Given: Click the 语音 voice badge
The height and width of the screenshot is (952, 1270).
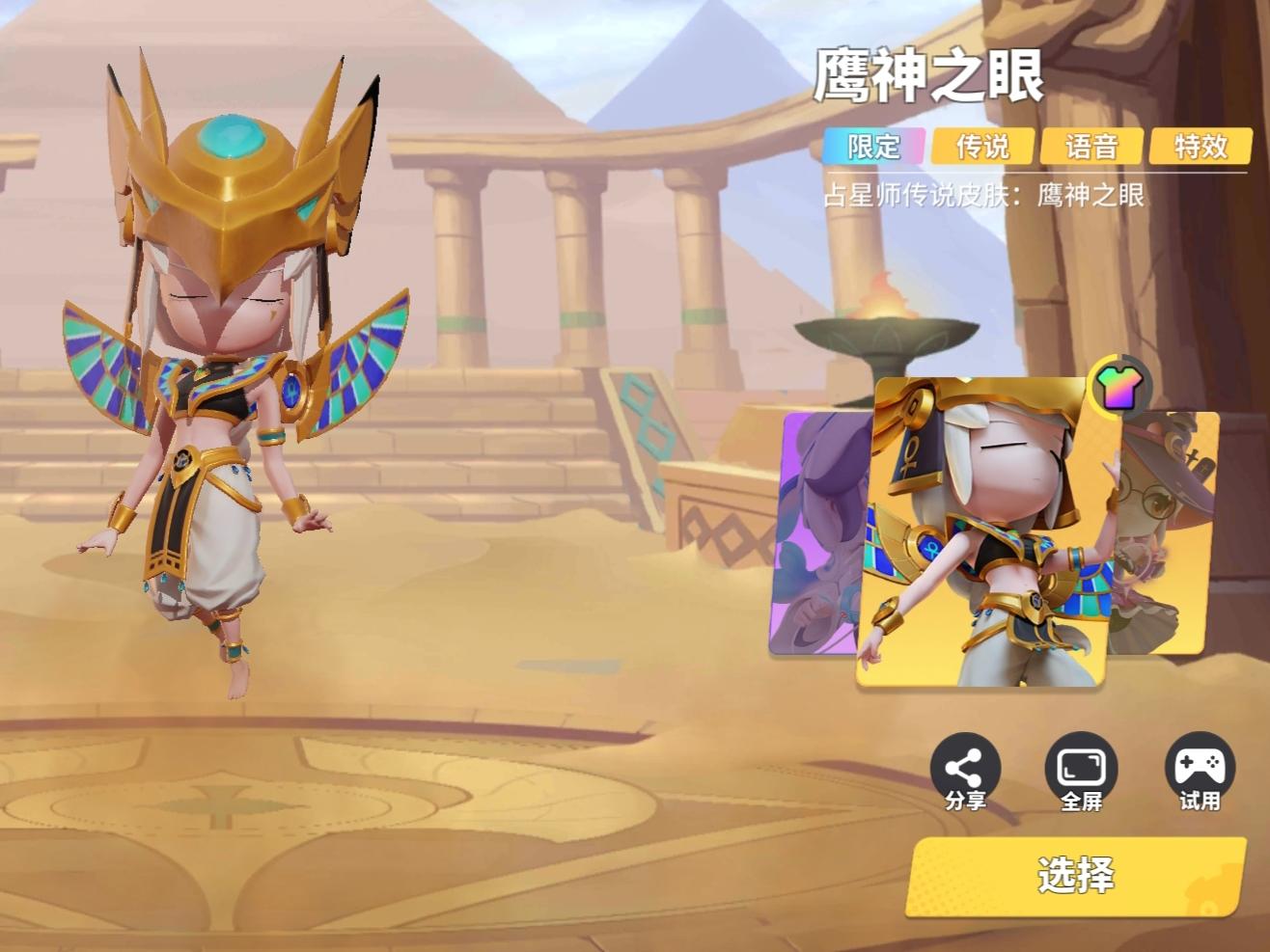Looking at the screenshot, I should pos(1091,147).
